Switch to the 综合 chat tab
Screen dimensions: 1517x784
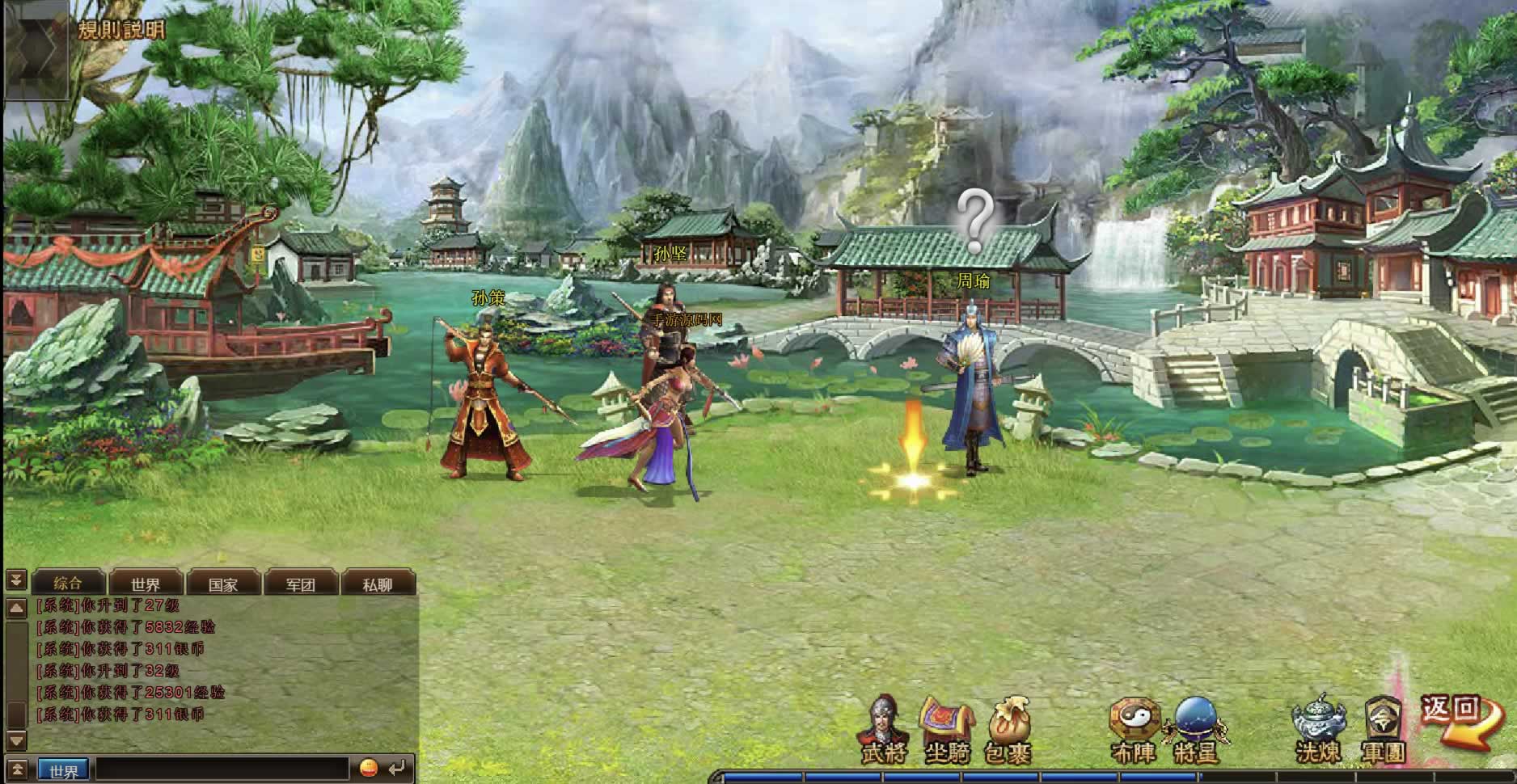(68, 584)
